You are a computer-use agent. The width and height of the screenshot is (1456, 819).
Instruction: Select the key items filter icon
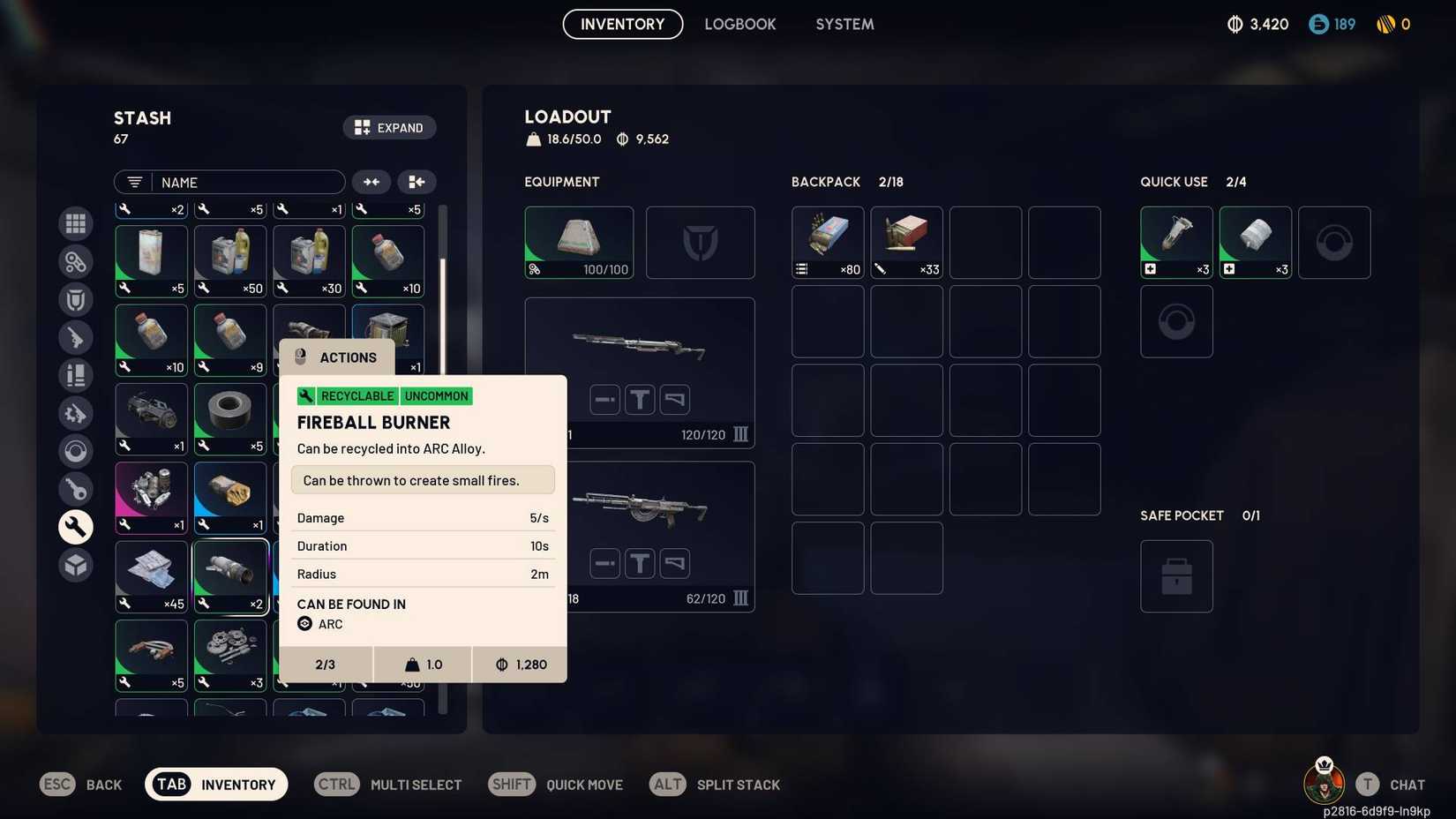75,489
